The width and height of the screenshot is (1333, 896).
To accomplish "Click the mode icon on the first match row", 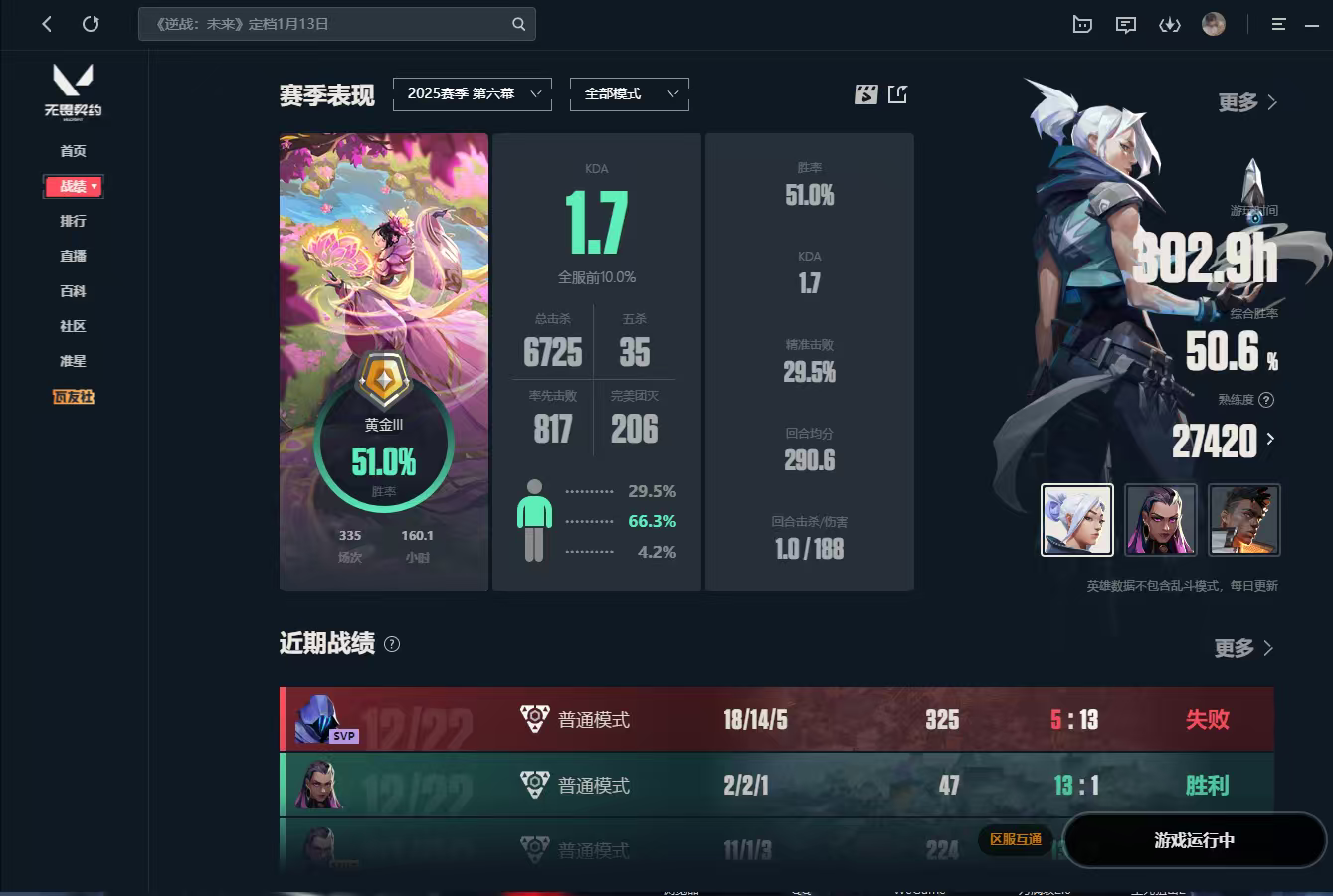I will point(534,719).
